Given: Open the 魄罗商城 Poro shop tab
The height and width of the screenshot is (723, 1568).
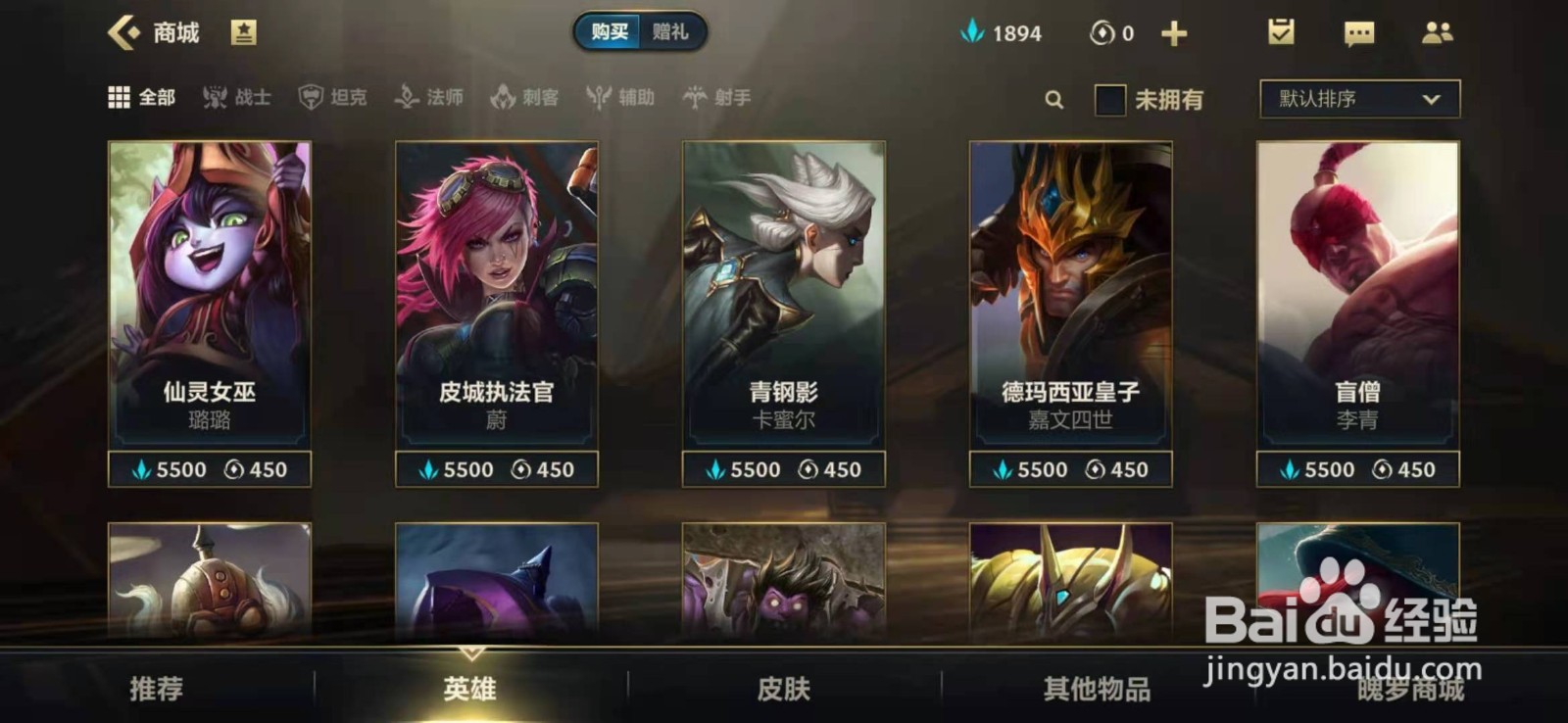Looking at the screenshot, I should point(1411,689).
